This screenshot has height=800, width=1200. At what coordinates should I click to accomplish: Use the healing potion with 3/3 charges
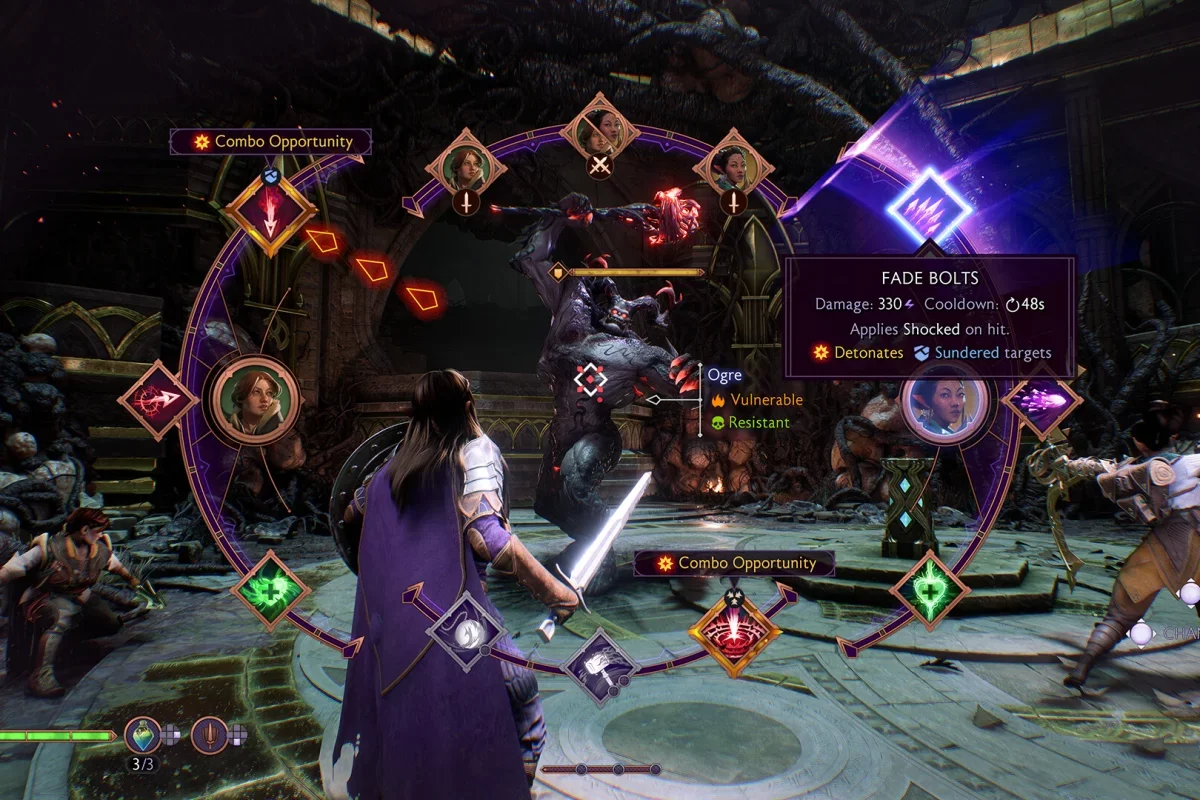pos(143,736)
